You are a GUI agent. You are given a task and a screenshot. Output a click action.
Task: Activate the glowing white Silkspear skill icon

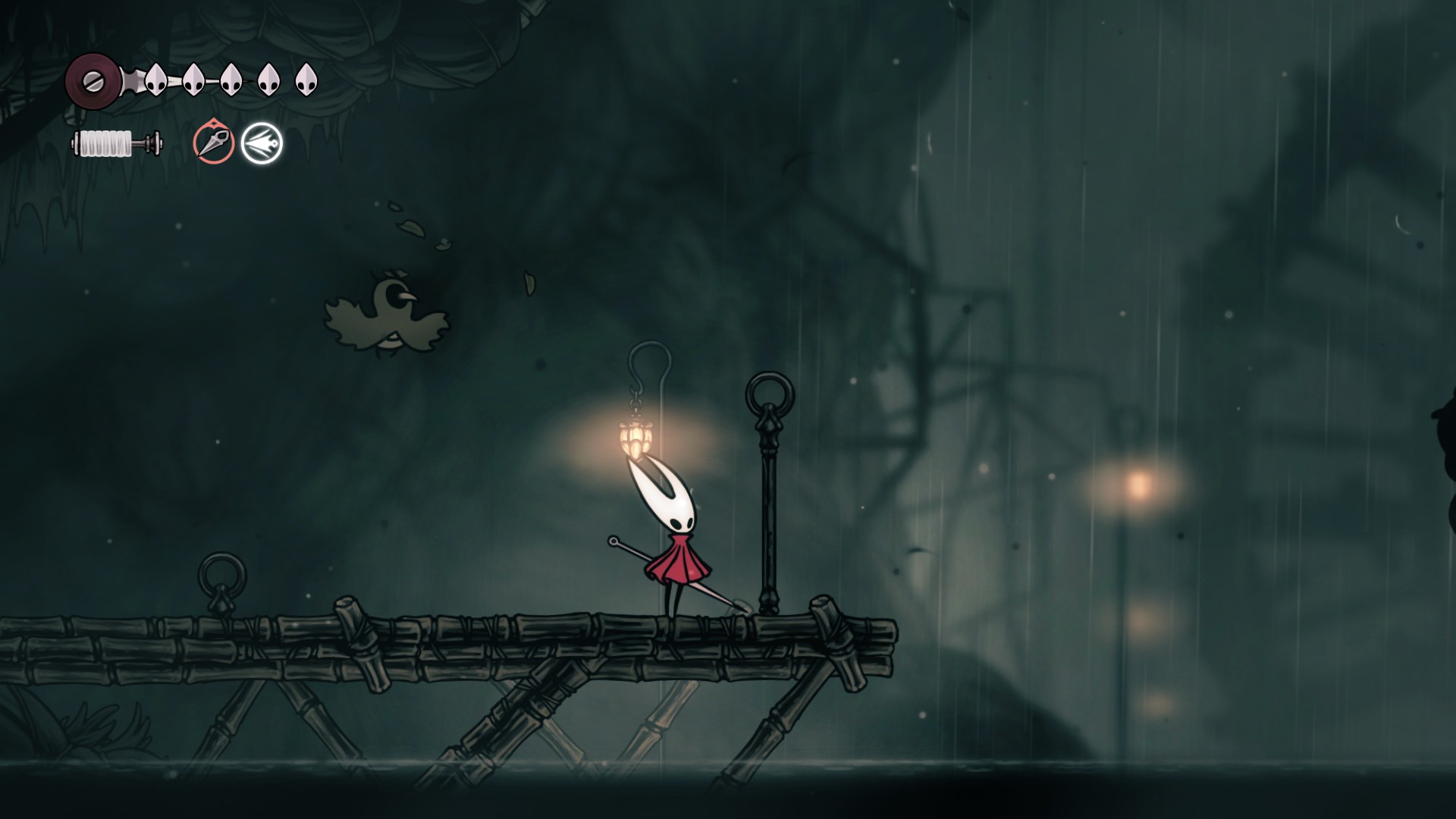coord(262,143)
